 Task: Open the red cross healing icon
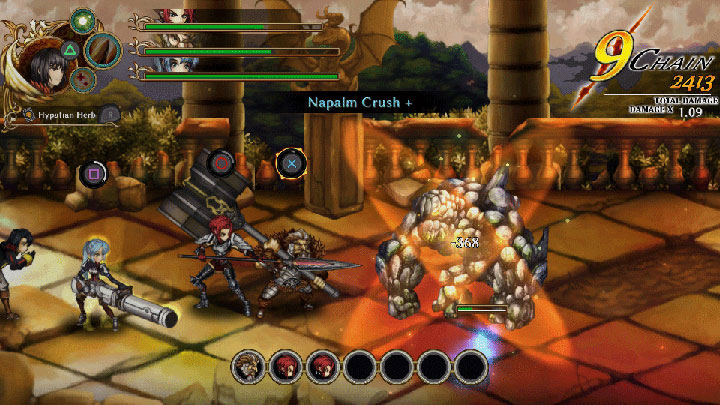(x=84, y=80)
